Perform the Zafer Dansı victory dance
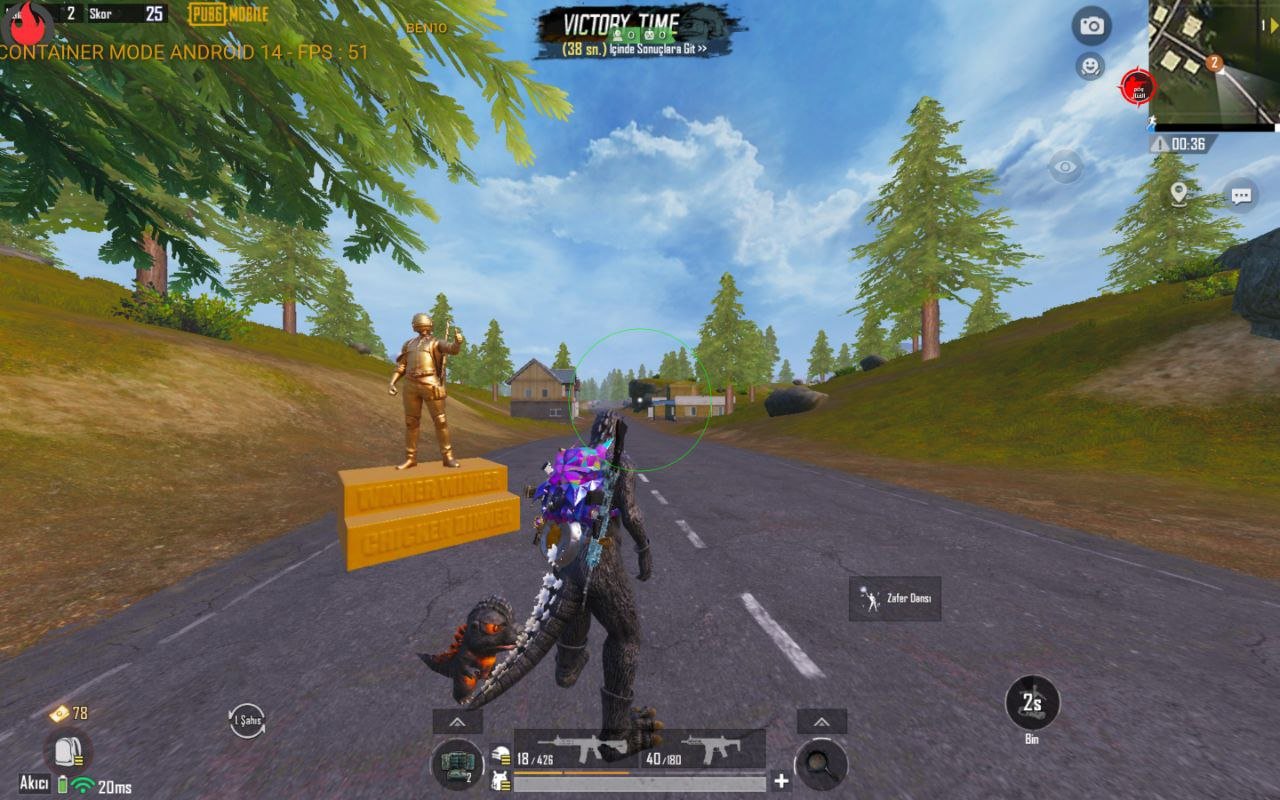Screen dimensions: 1280x800 pos(895,598)
